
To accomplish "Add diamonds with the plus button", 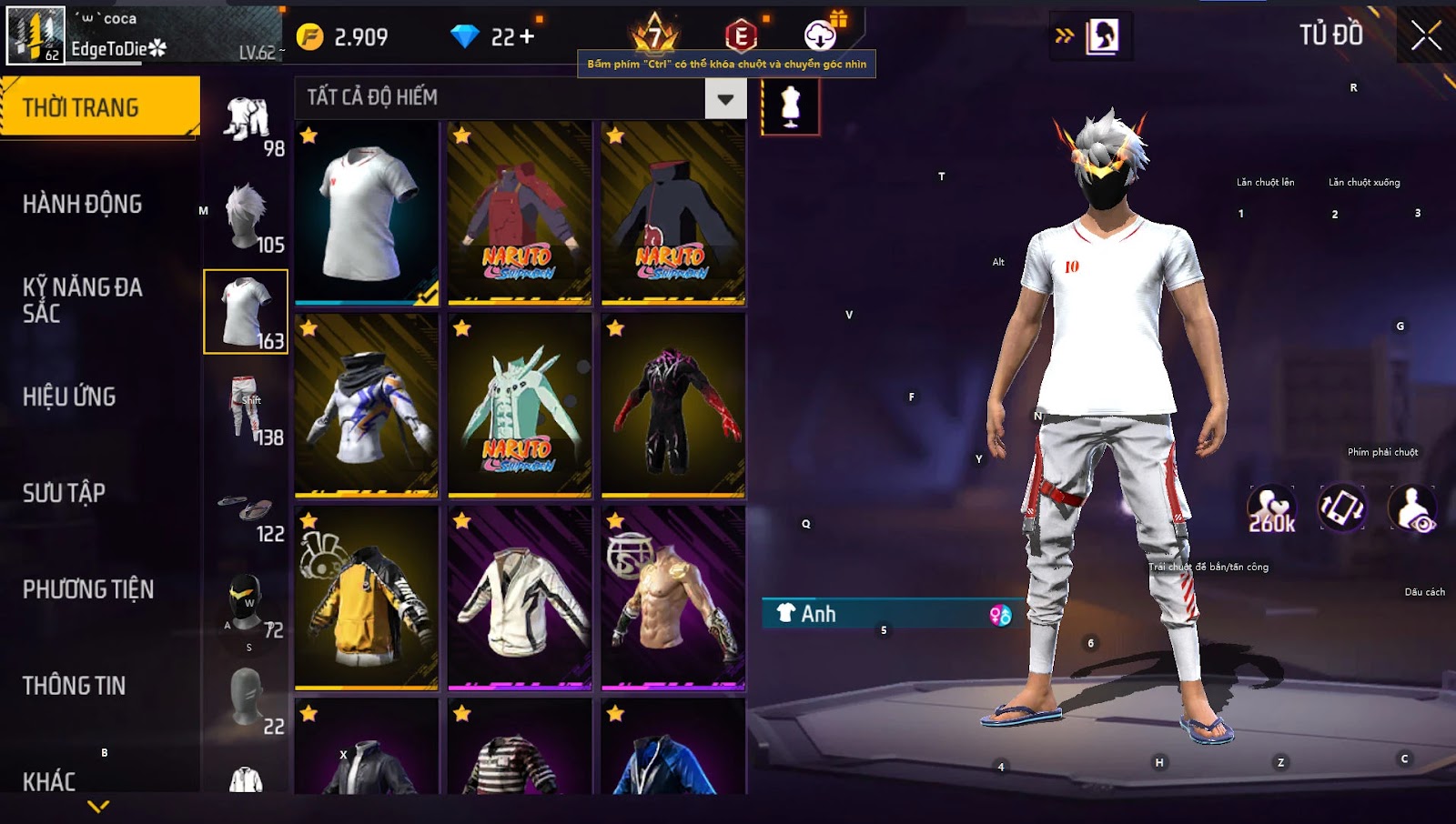I will 527,37.
